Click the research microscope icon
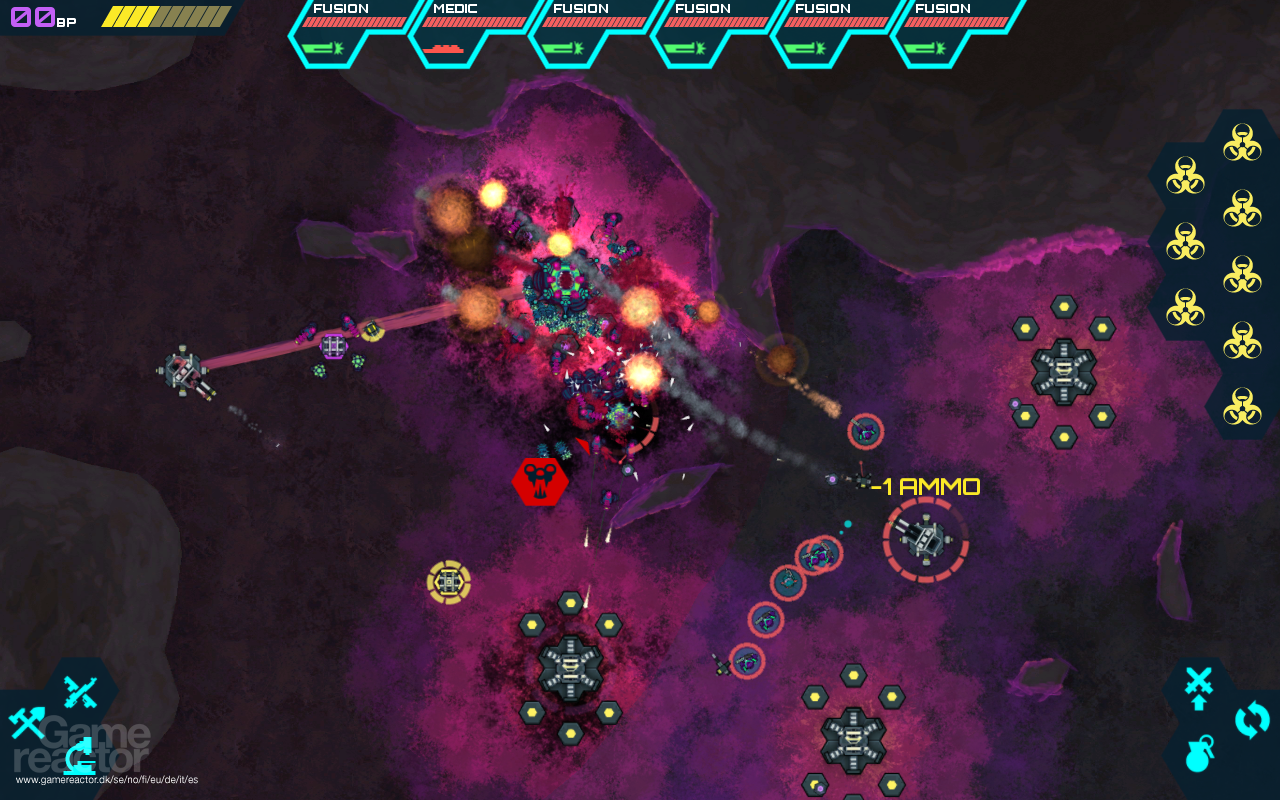Viewport: 1280px width, 800px height. [x=79, y=757]
